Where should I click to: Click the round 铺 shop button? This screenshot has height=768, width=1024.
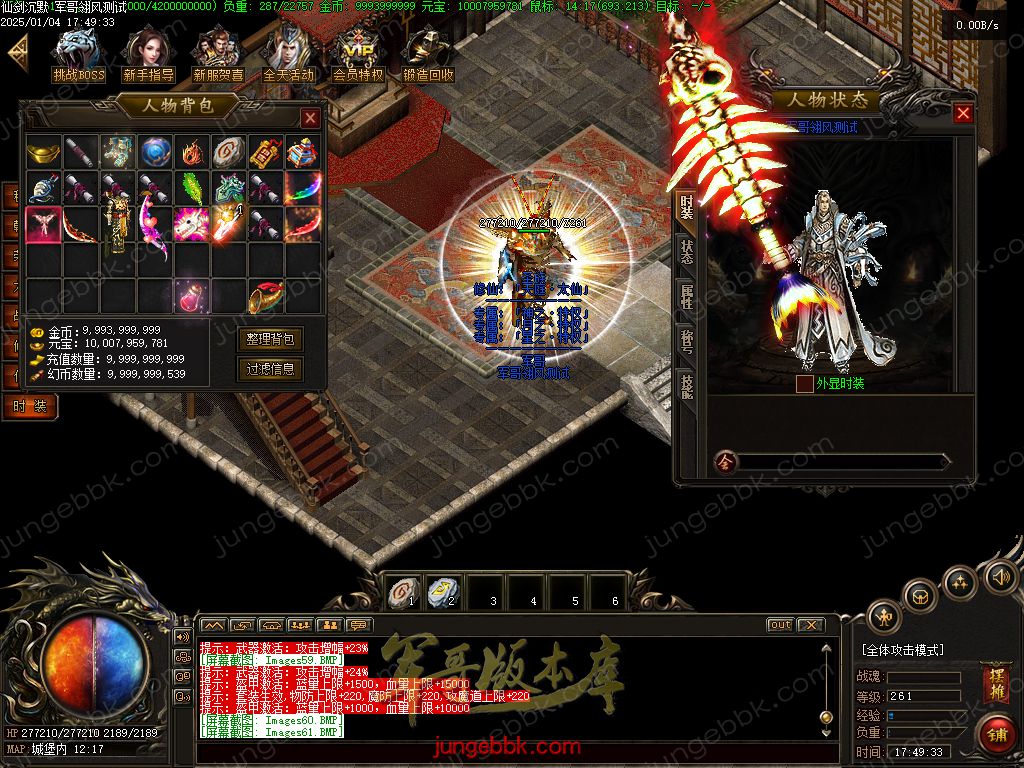994,735
